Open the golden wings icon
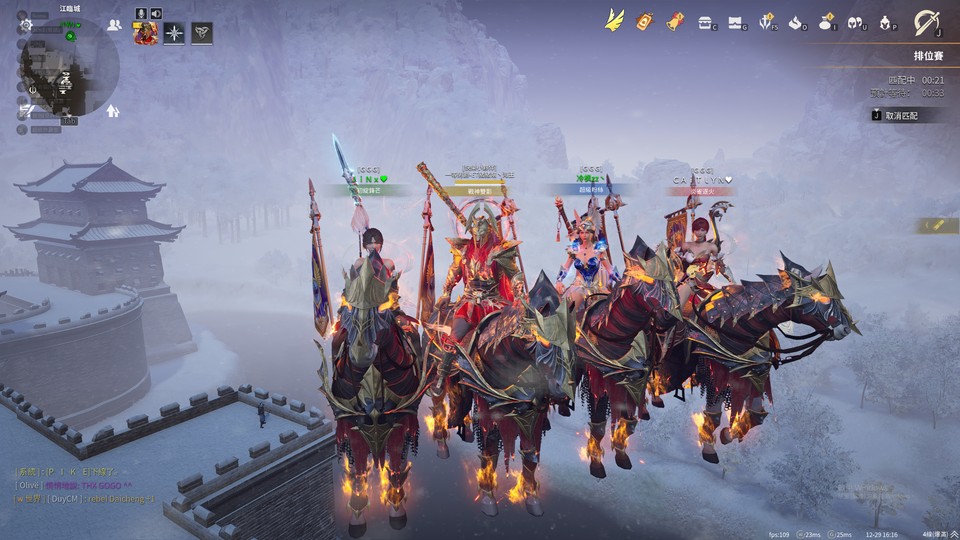Viewport: 960px width, 540px height. tap(614, 20)
